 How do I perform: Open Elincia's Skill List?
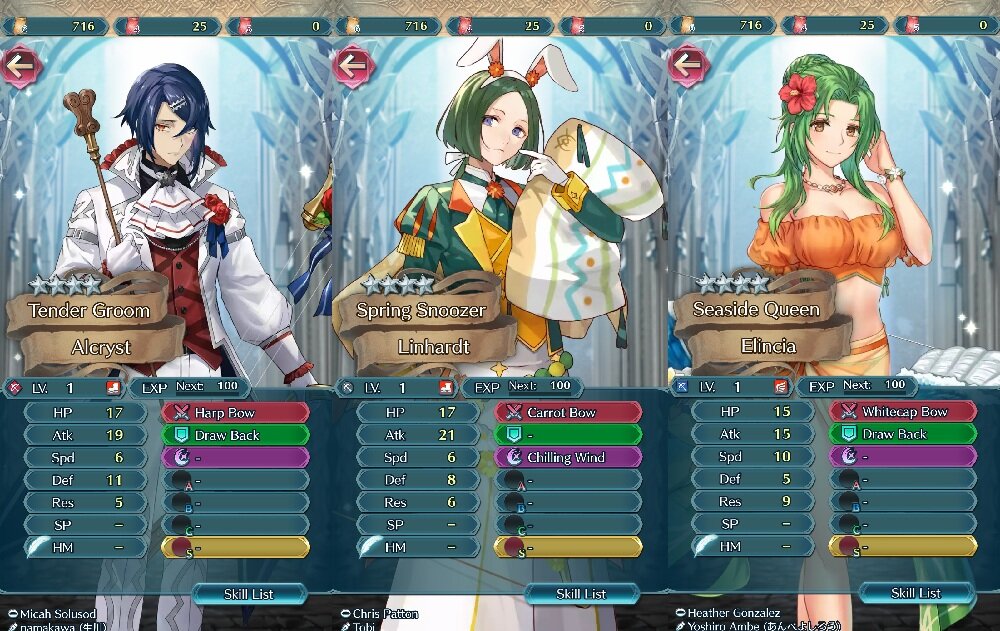pyautogui.click(x=916, y=593)
